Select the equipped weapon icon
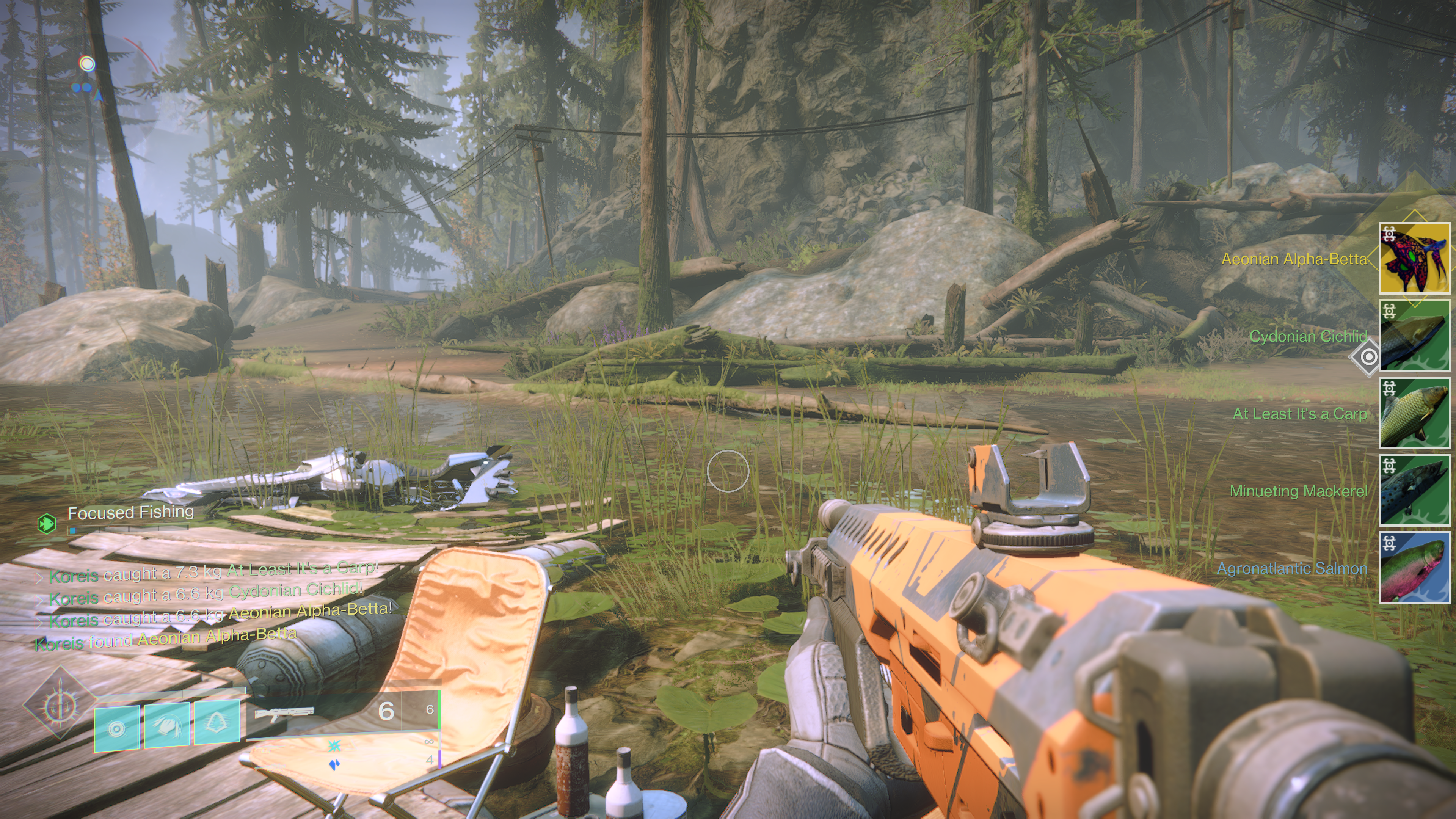Viewport: 1456px width, 819px height. point(284,714)
